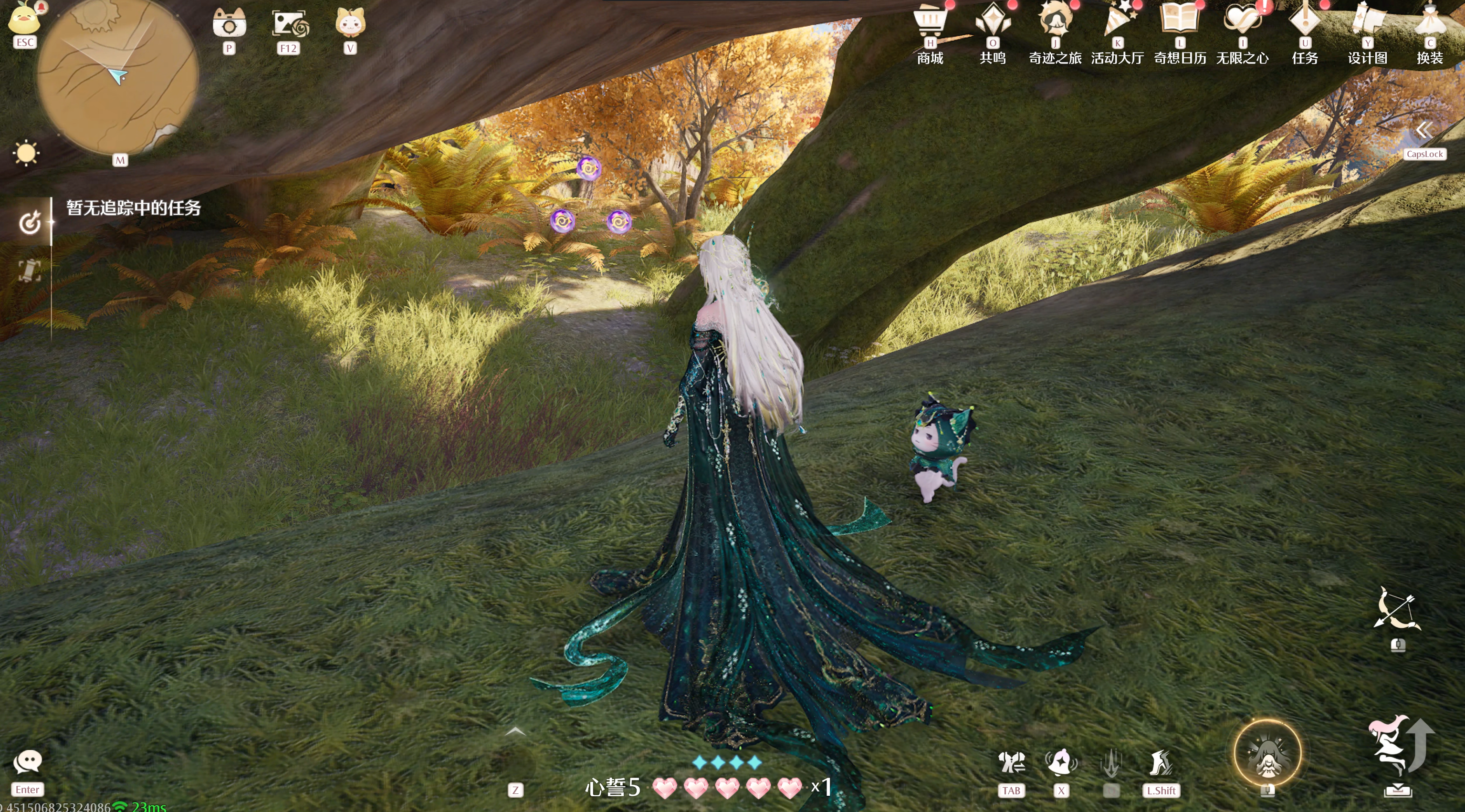Open the camera photo mode icon

click(x=229, y=24)
